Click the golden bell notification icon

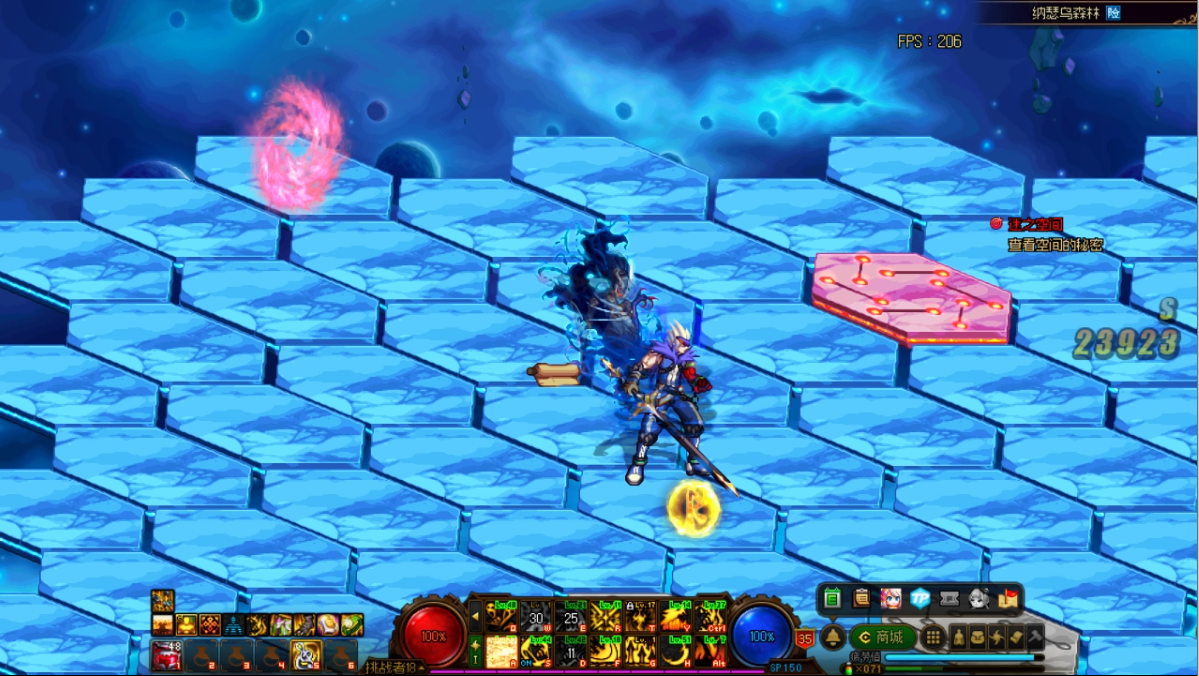click(832, 637)
